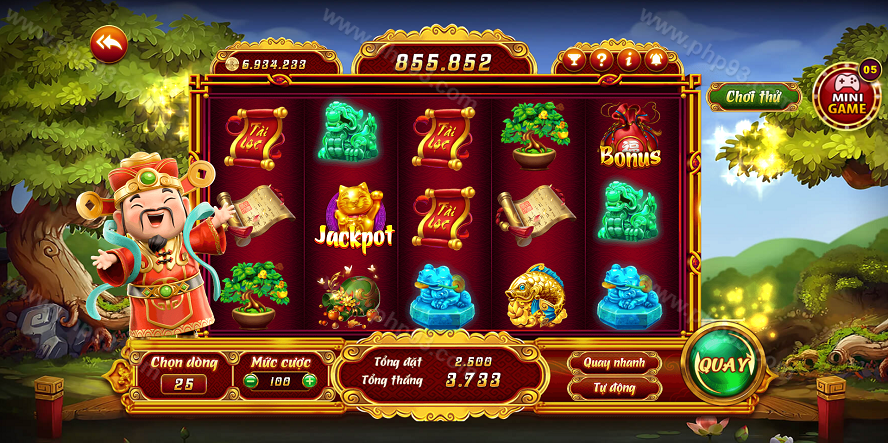Enable Quay nhanh fast spin
The image size is (888, 443).
point(615,362)
